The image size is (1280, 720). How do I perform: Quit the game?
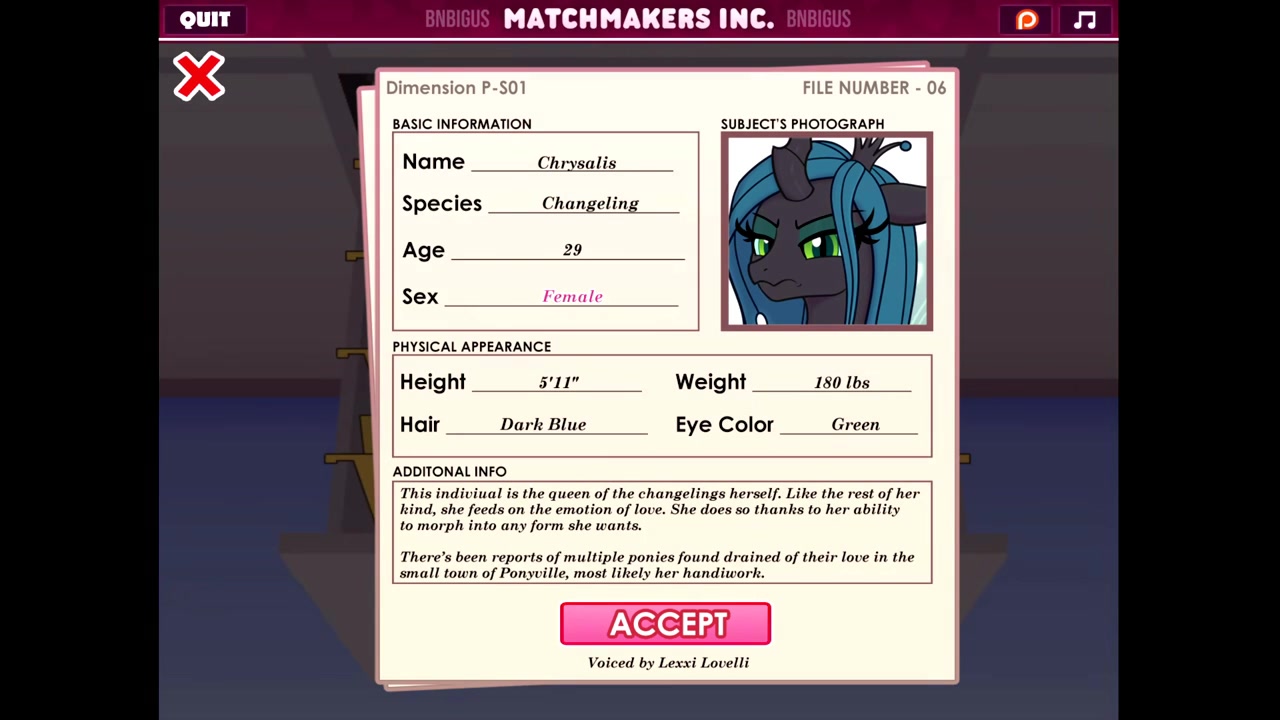pos(205,20)
